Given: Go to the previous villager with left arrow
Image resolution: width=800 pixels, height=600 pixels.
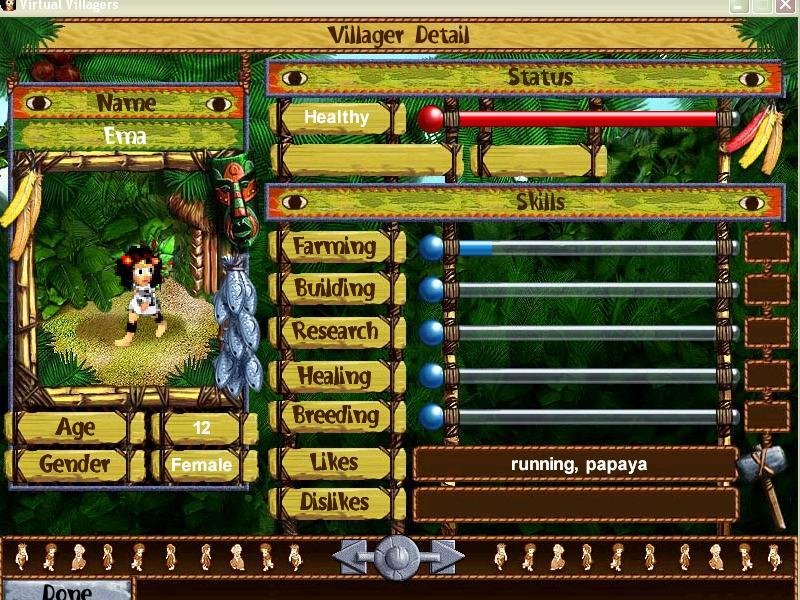Looking at the screenshot, I should [350, 556].
